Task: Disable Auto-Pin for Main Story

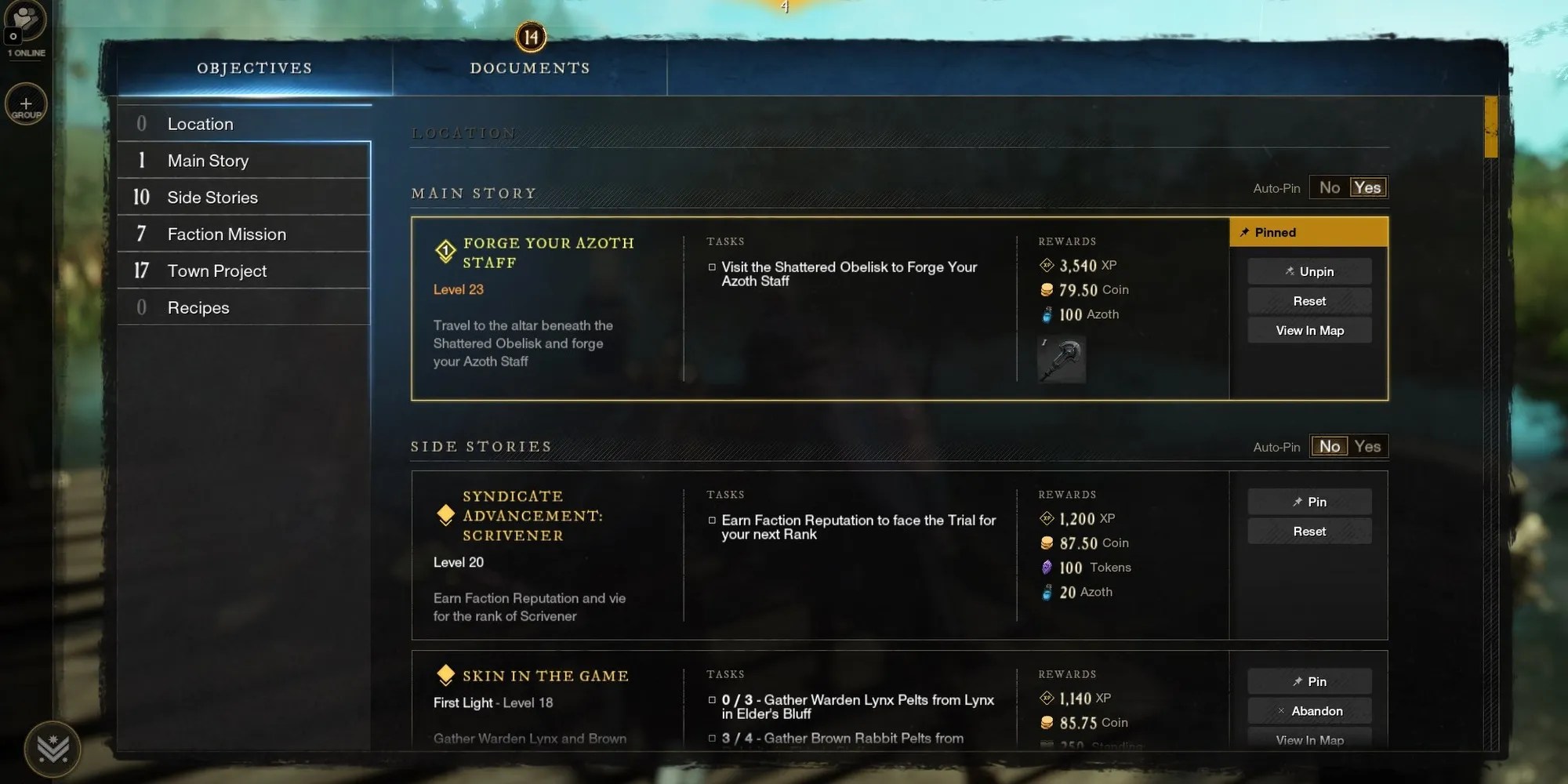Action: (1330, 187)
